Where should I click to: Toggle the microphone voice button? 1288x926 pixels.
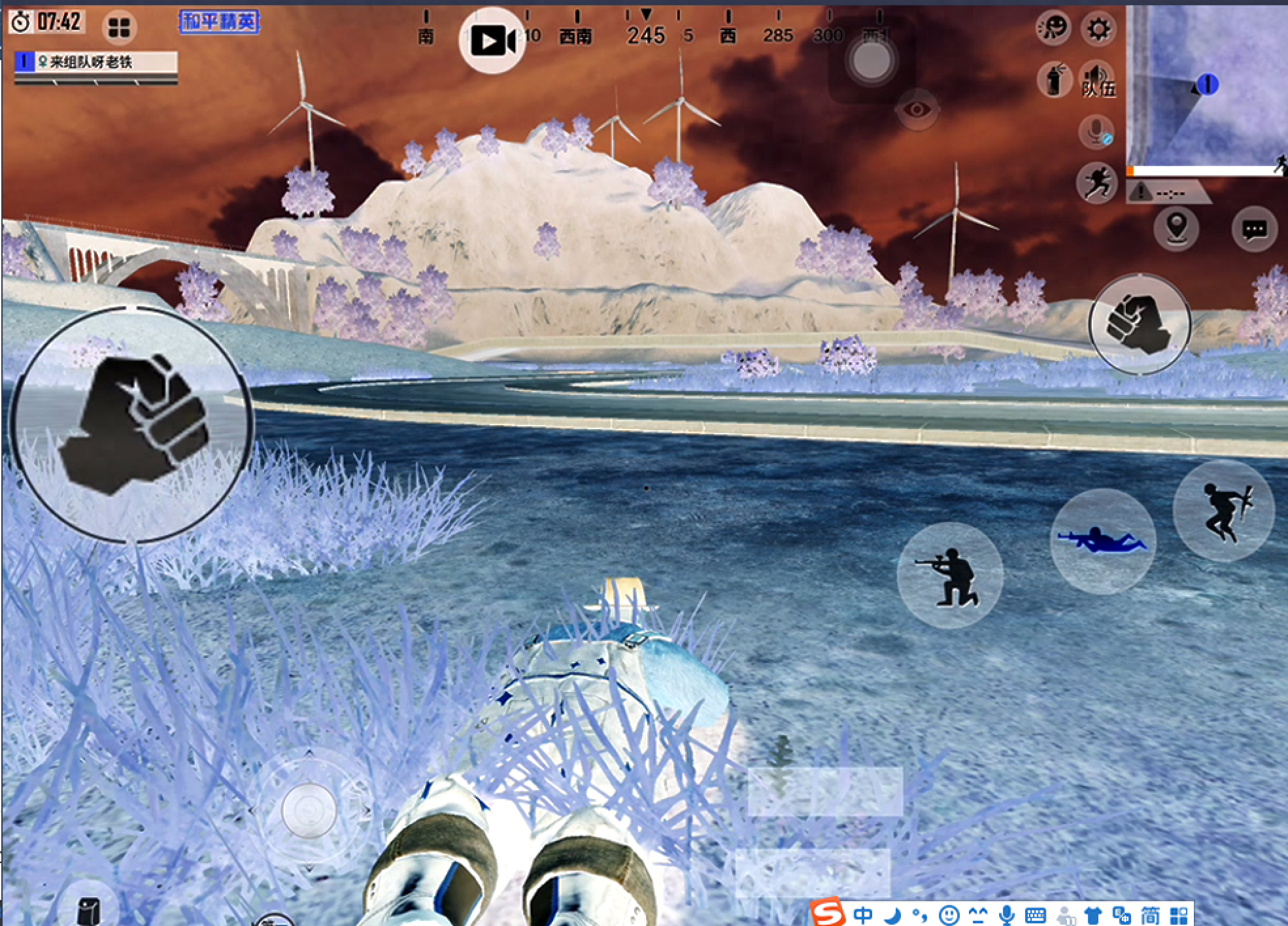tap(1096, 131)
